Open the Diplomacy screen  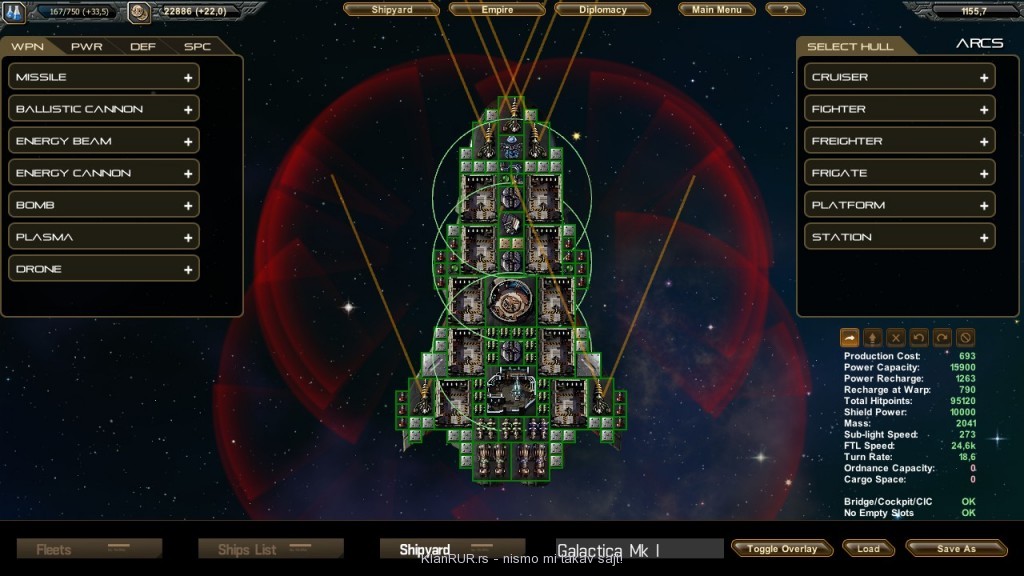603,10
